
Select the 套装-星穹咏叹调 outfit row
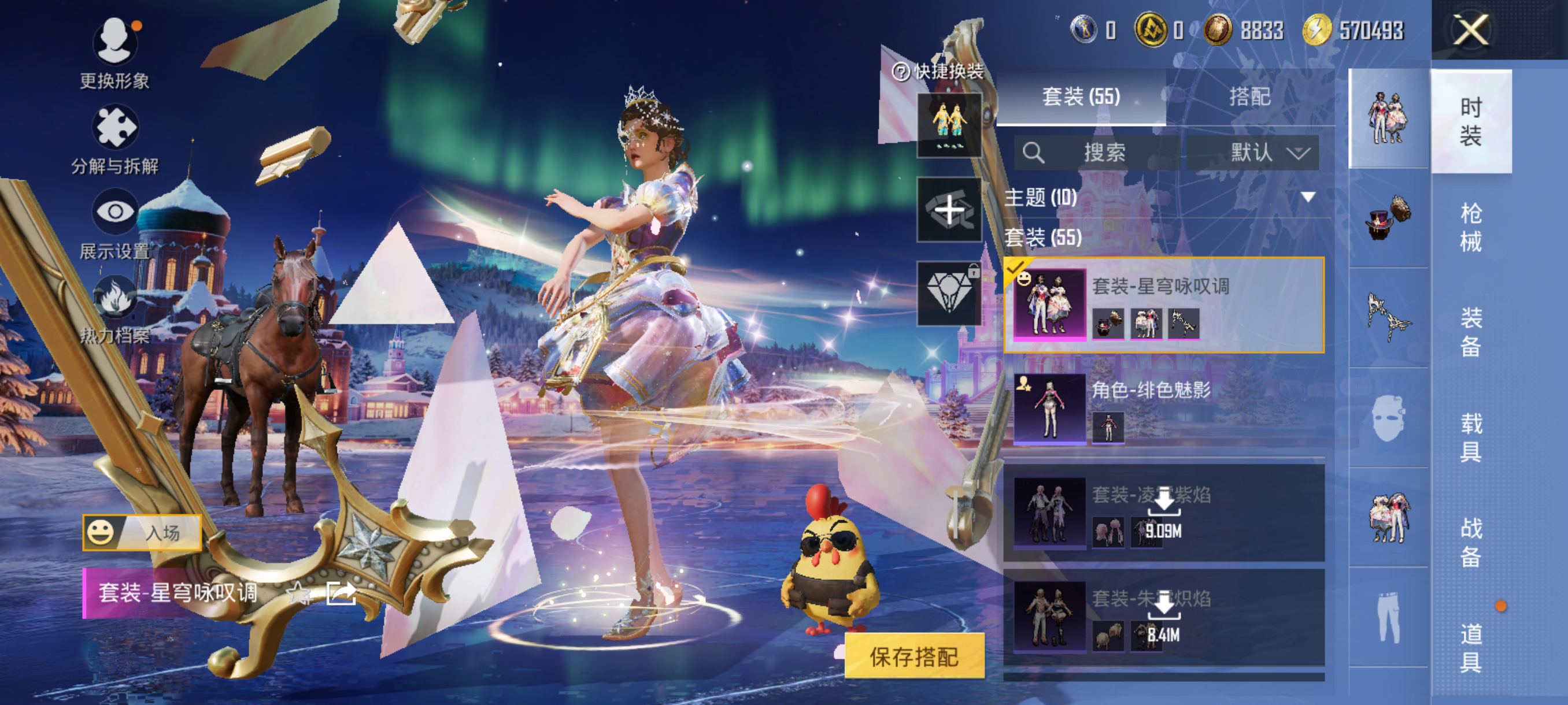(1164, 305)
